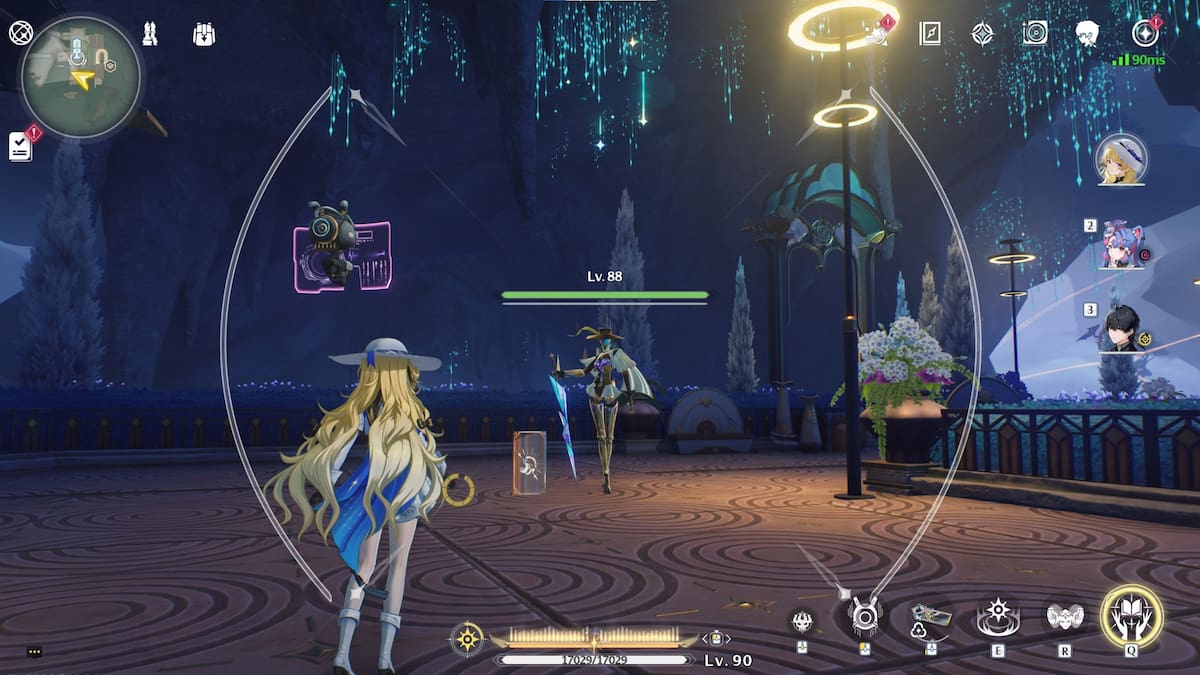The height and width of the screenshot is (675, 1200).
Task: Open the circular minimap
Action: pos(81,77)
